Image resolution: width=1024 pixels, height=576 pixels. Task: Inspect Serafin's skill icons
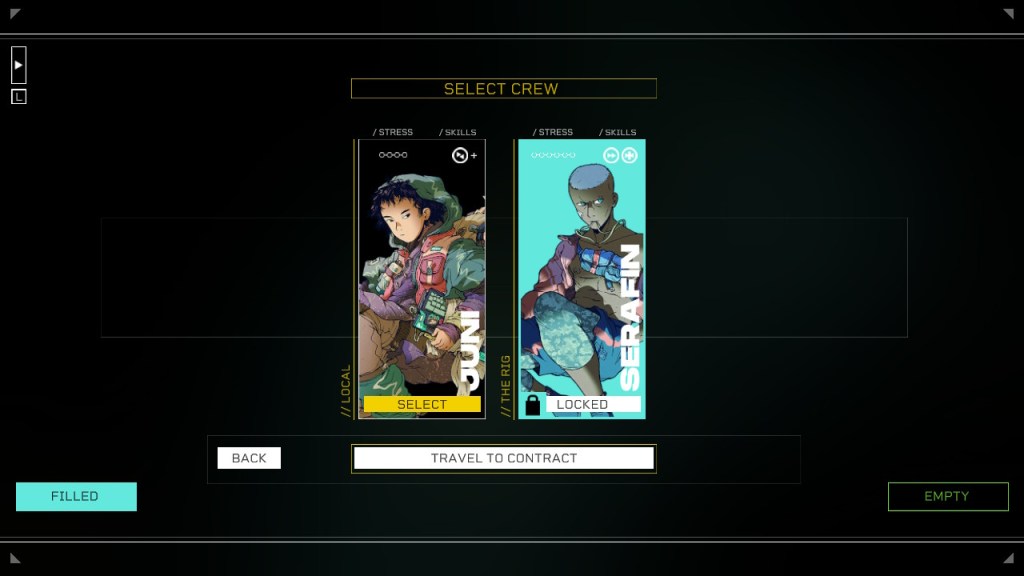(620, 155)
